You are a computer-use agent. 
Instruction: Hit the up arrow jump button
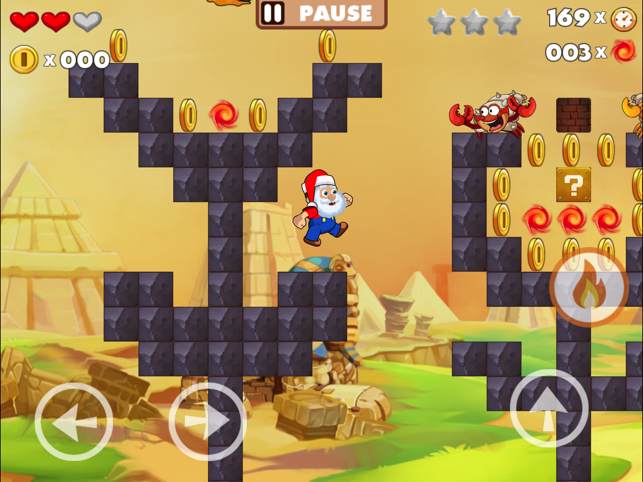[x=549, y=408]
